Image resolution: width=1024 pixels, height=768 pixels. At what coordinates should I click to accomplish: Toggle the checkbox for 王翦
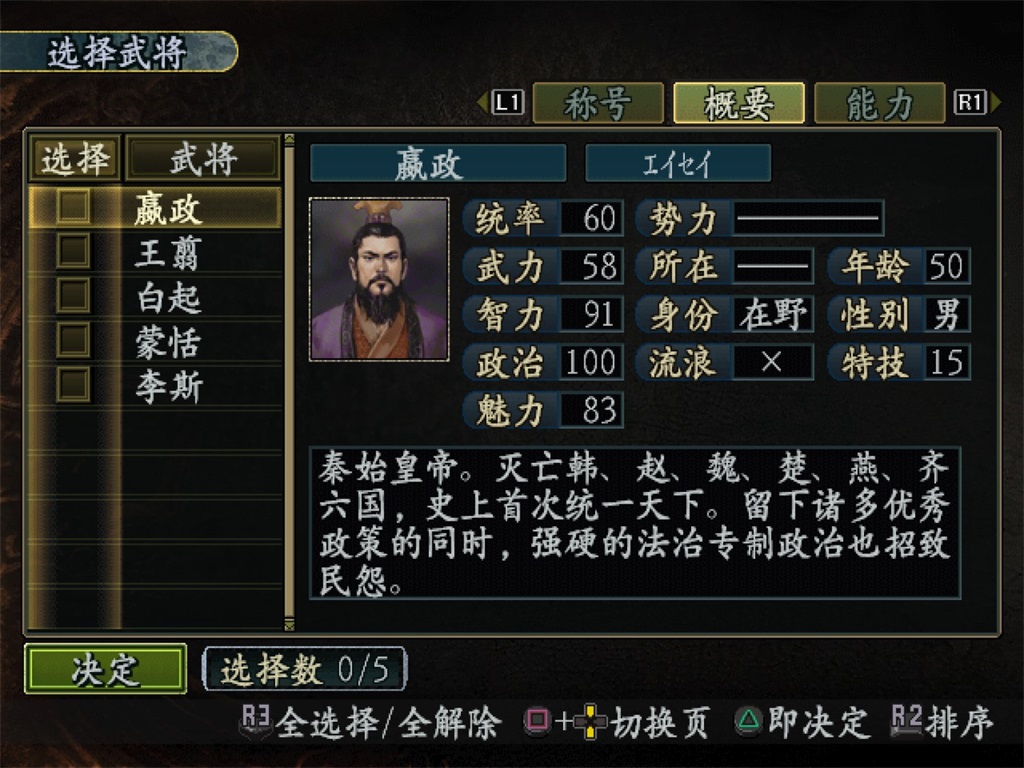[x=73, y=251]
